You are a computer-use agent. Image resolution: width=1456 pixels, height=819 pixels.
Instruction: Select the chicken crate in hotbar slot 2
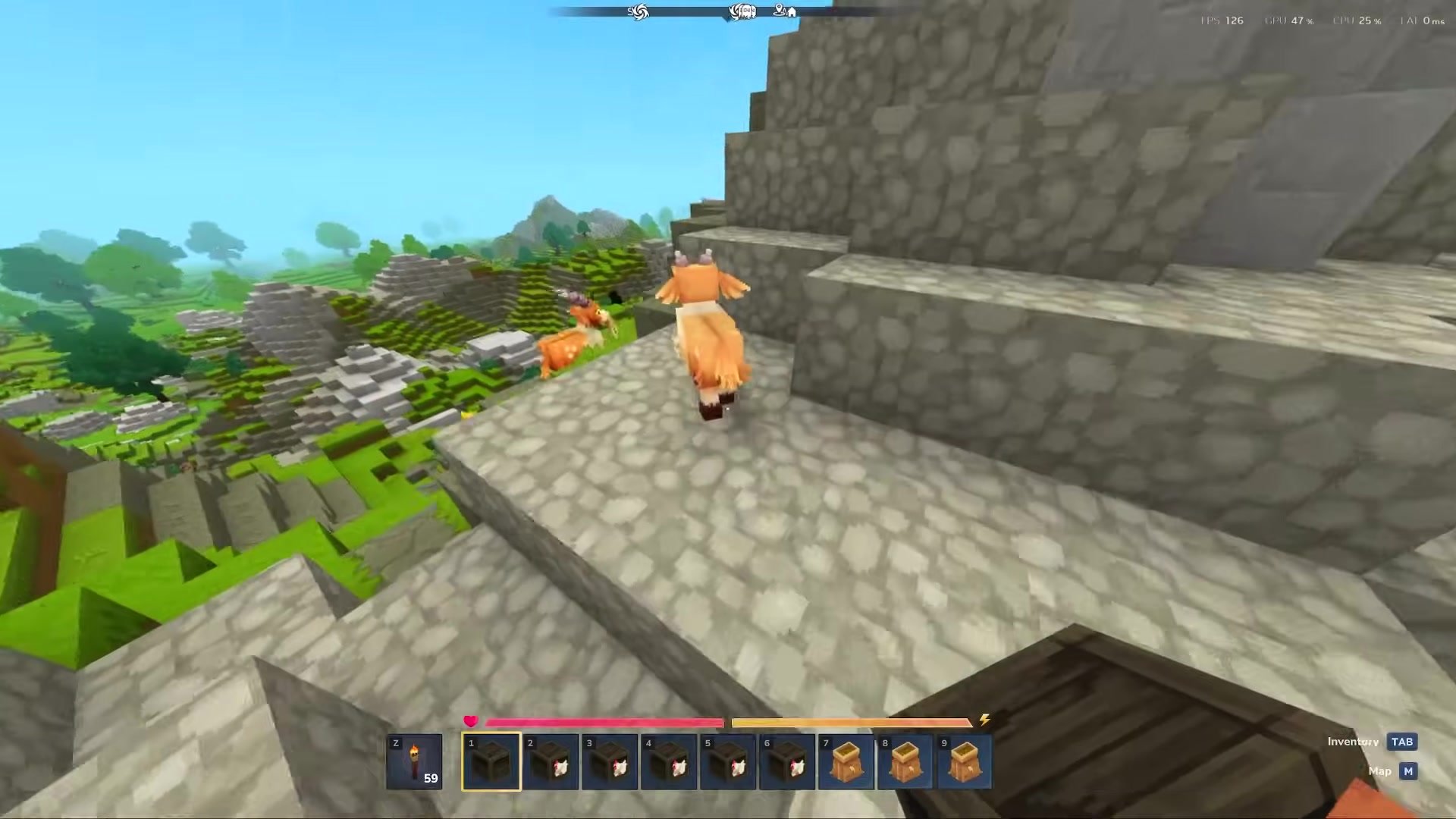coord(551,762)
